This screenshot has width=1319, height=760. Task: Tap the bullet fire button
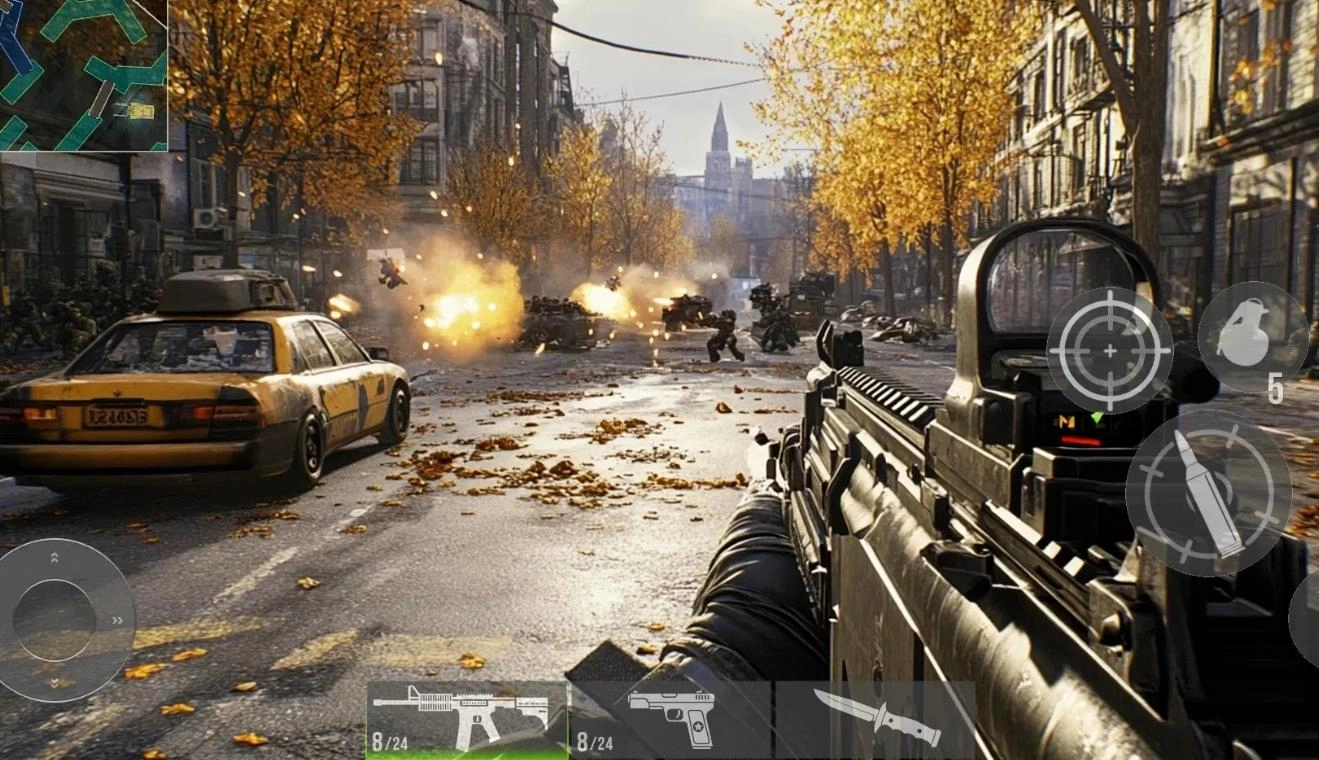point(1208,493)
